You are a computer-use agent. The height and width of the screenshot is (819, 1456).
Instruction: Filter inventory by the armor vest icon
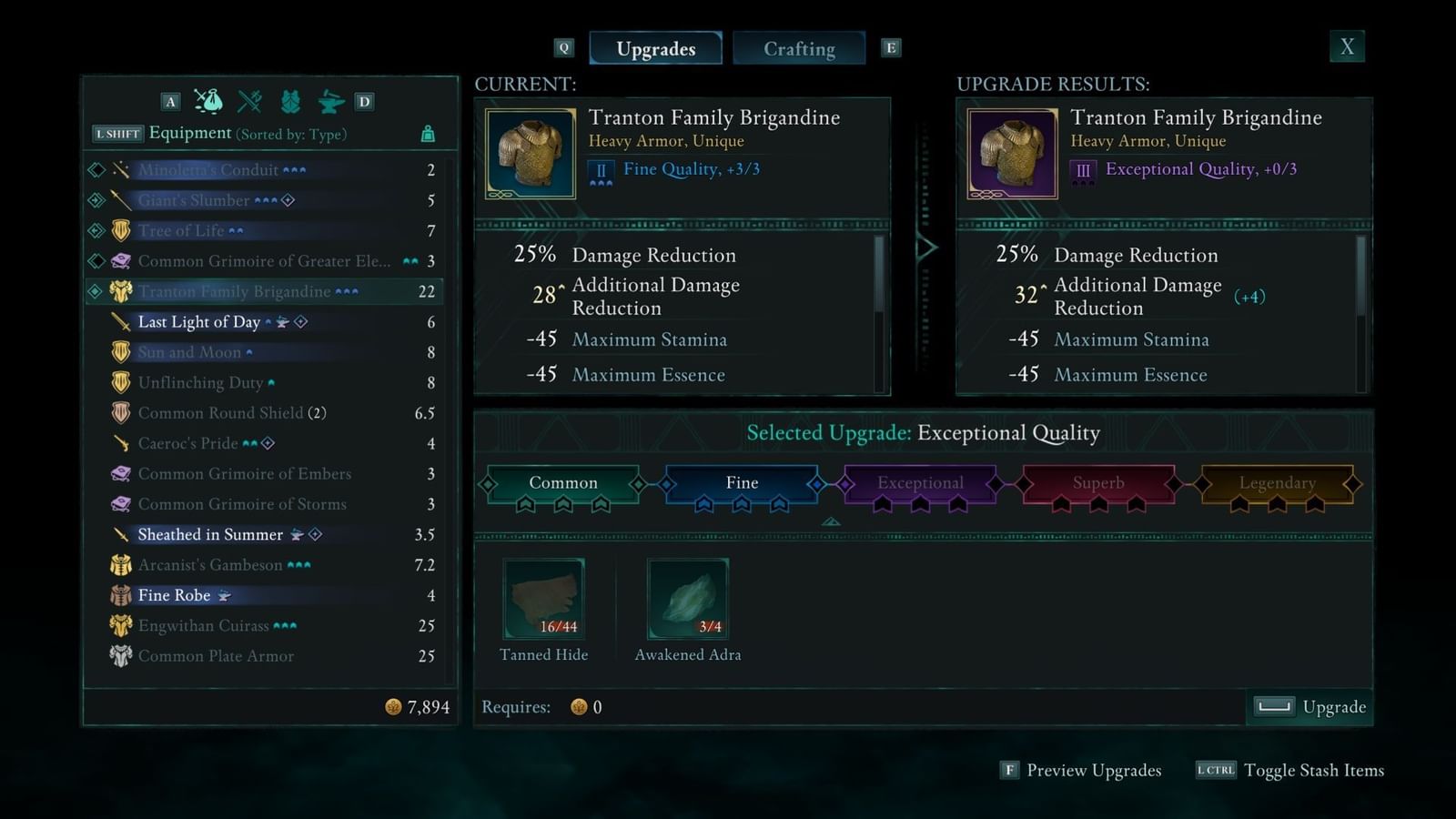(x=289, y=101)
